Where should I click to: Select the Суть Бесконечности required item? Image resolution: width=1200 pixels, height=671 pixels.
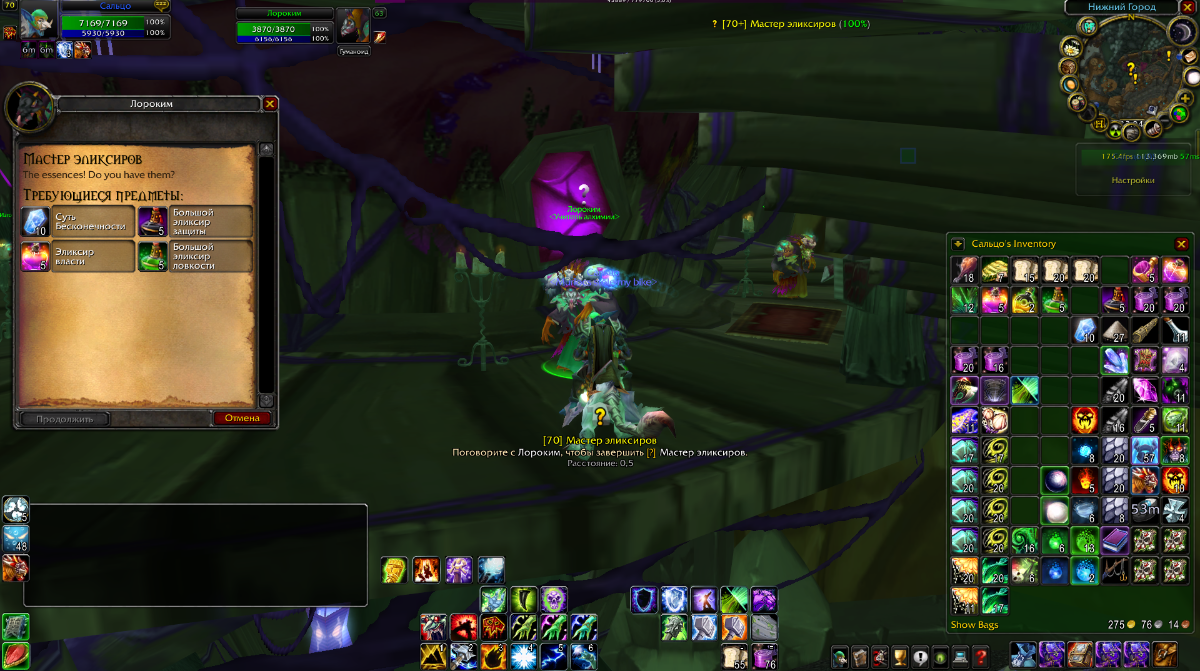tap(35, 221)
